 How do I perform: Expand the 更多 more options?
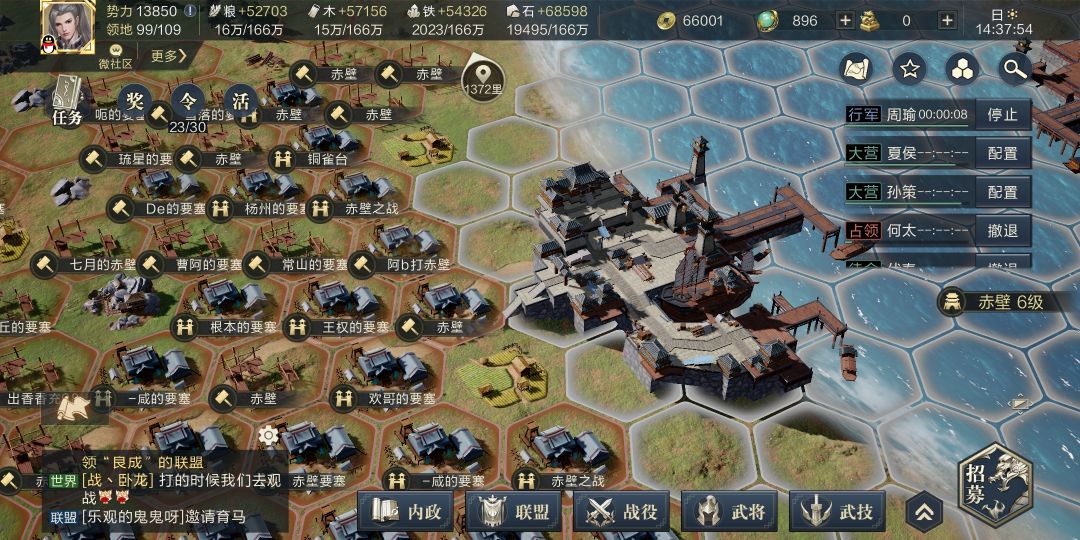[x=170, y=56]
